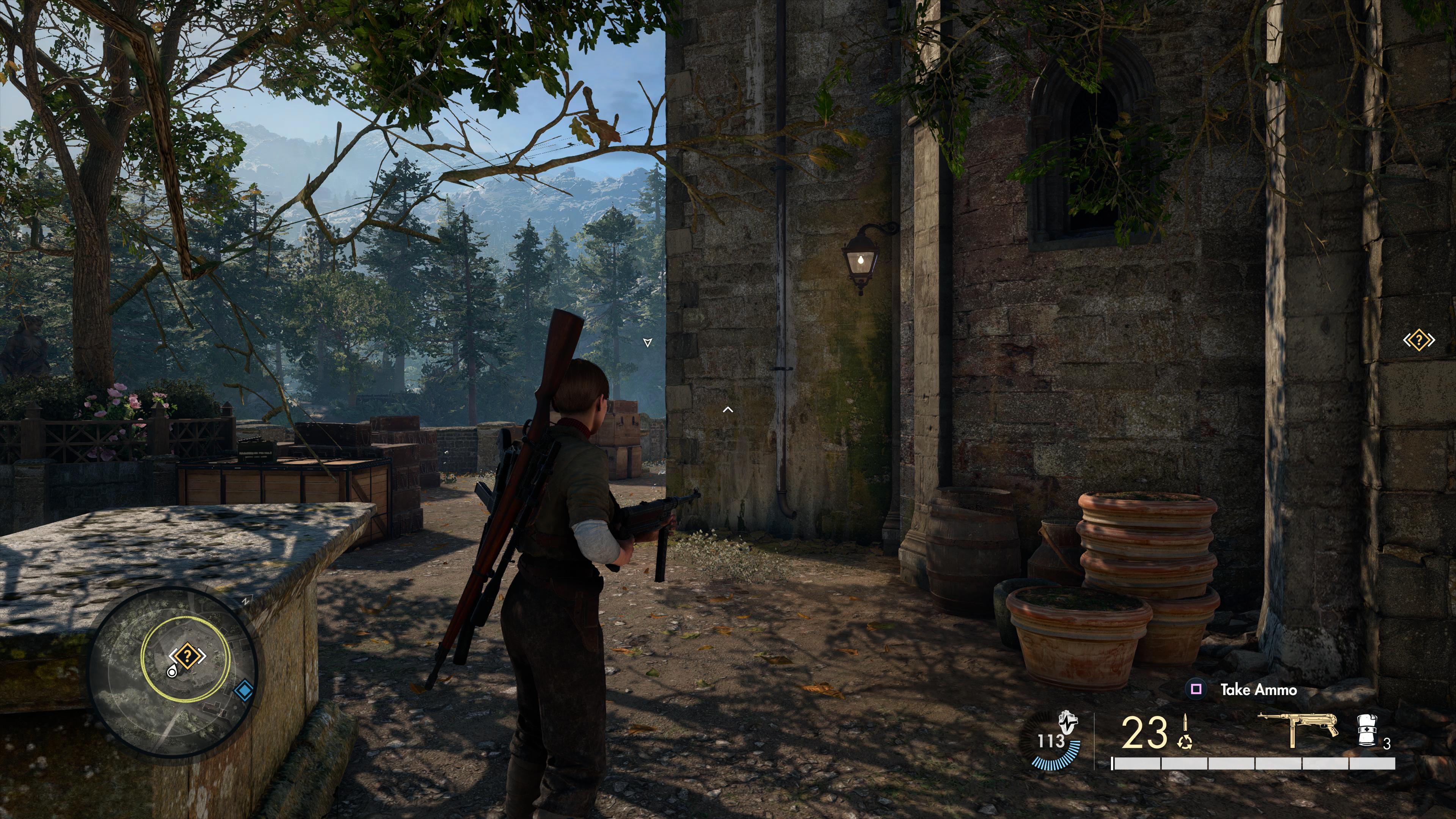Use the medkit bandage item icon
This screenshot has width=1456, height=819.
[x=1367, y=731]
